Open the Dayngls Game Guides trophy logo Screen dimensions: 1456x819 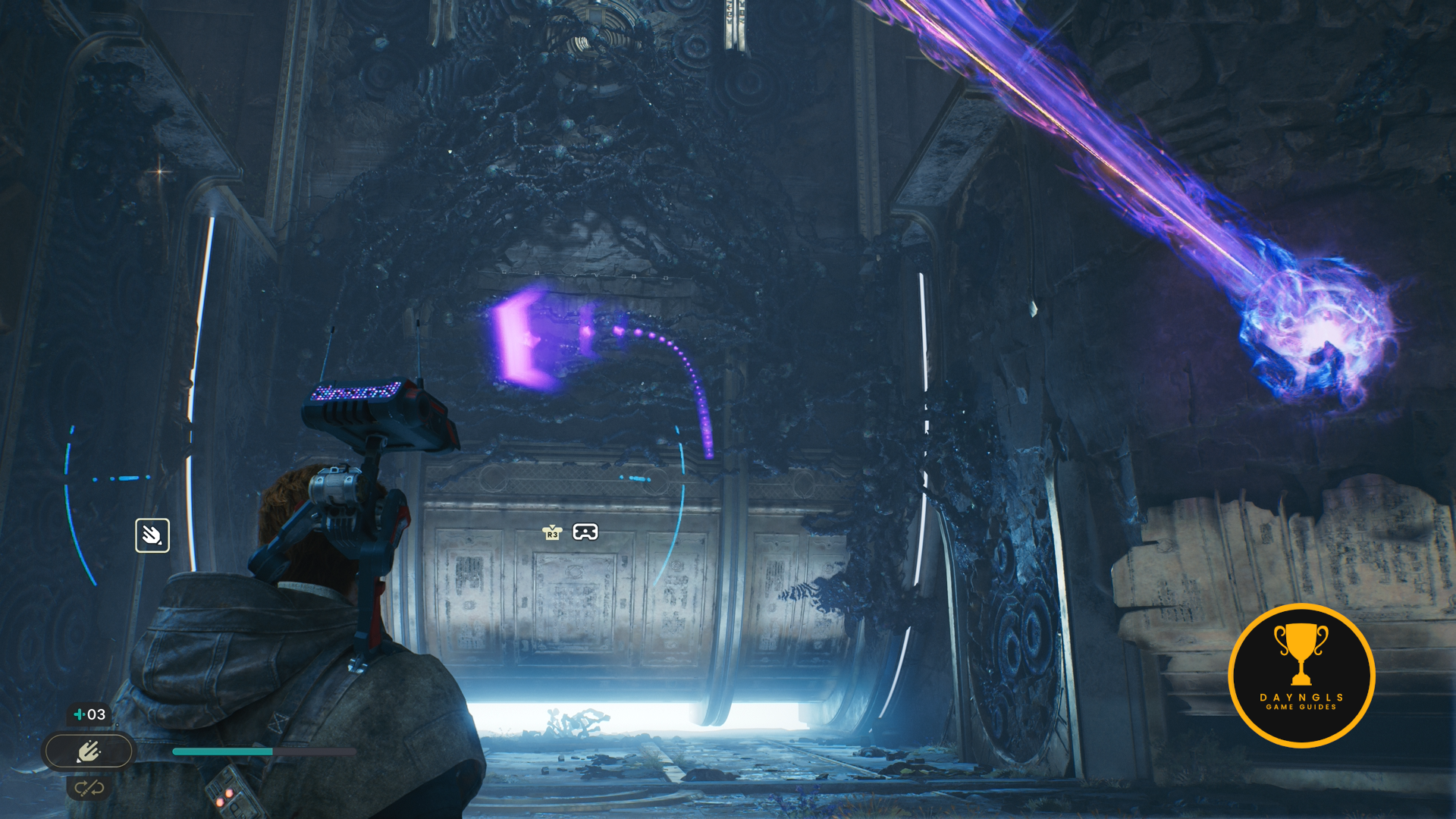pos(1301,675)
